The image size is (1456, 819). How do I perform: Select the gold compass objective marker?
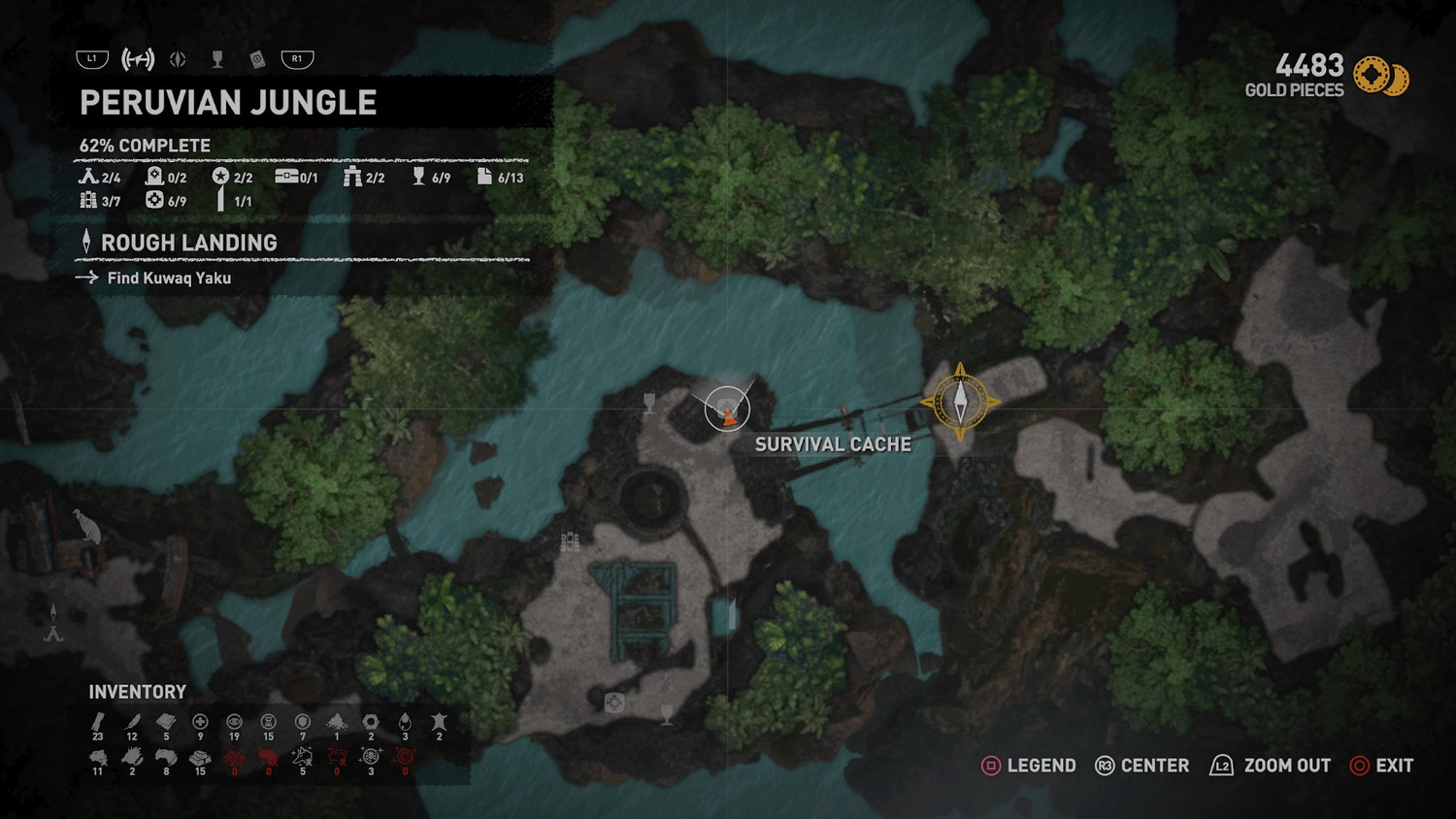(x=960, y=402)
